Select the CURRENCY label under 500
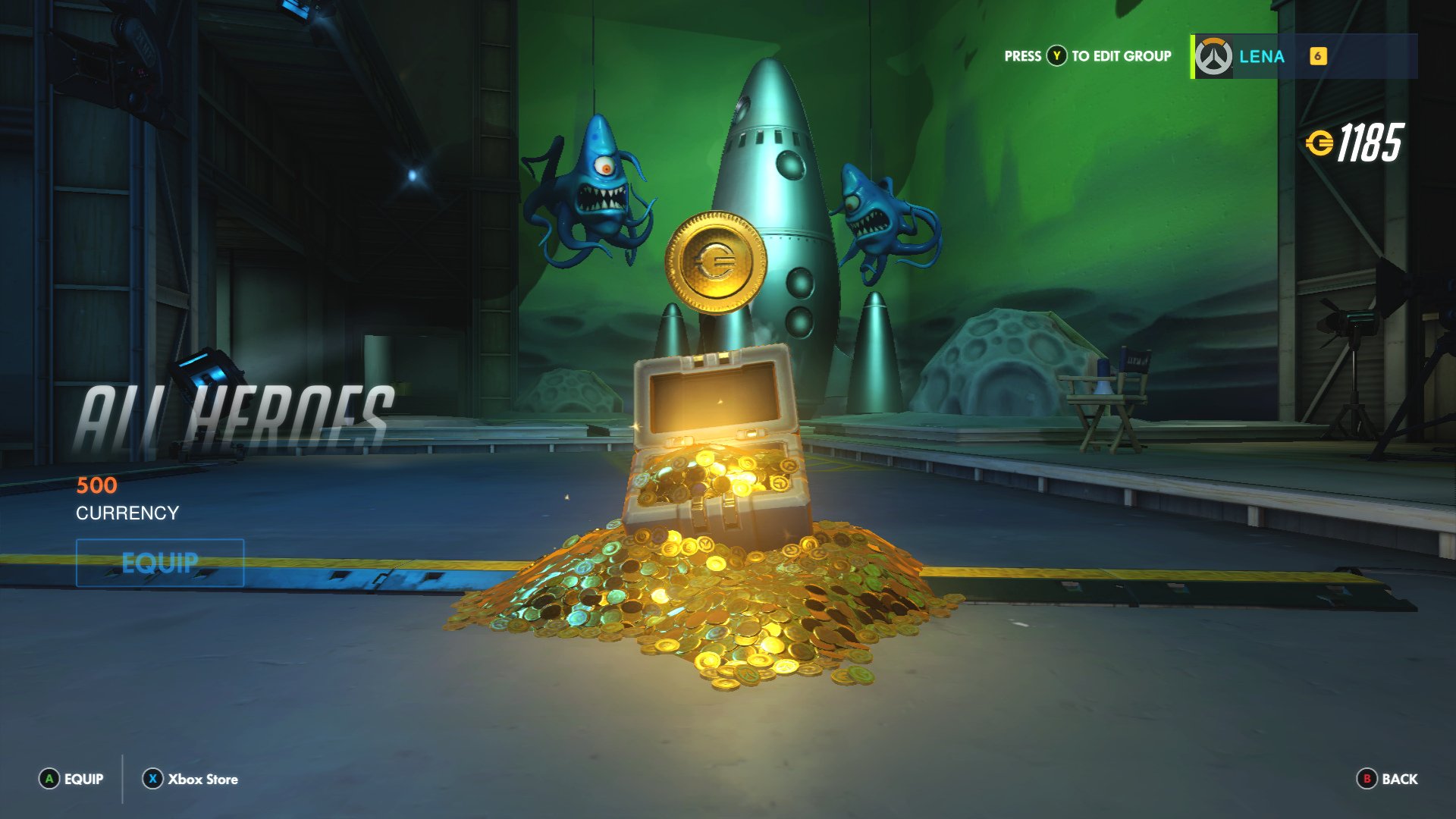The height and width of the screenshot is (819, 1456). tap(125, 513)
